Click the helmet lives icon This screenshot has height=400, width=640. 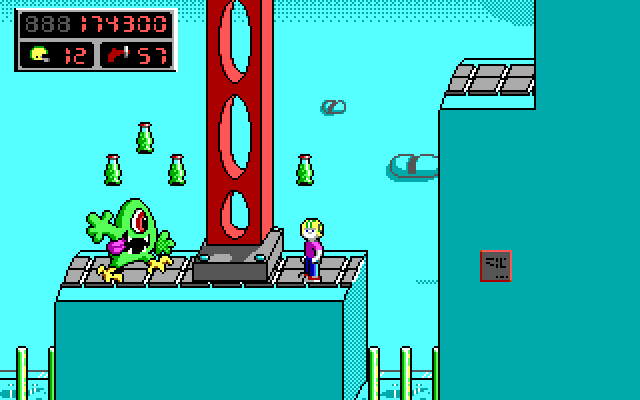(x=39, y=54)
